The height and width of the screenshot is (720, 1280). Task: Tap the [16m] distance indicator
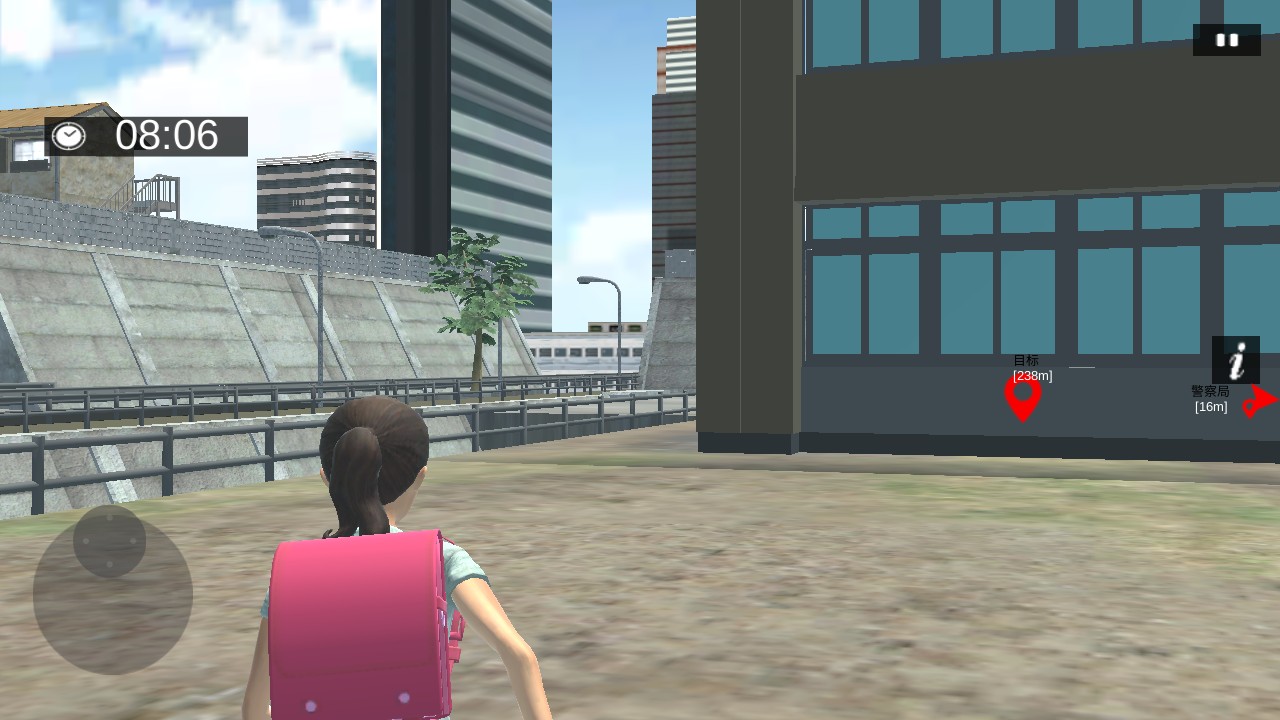click(x=1210, y=408)
